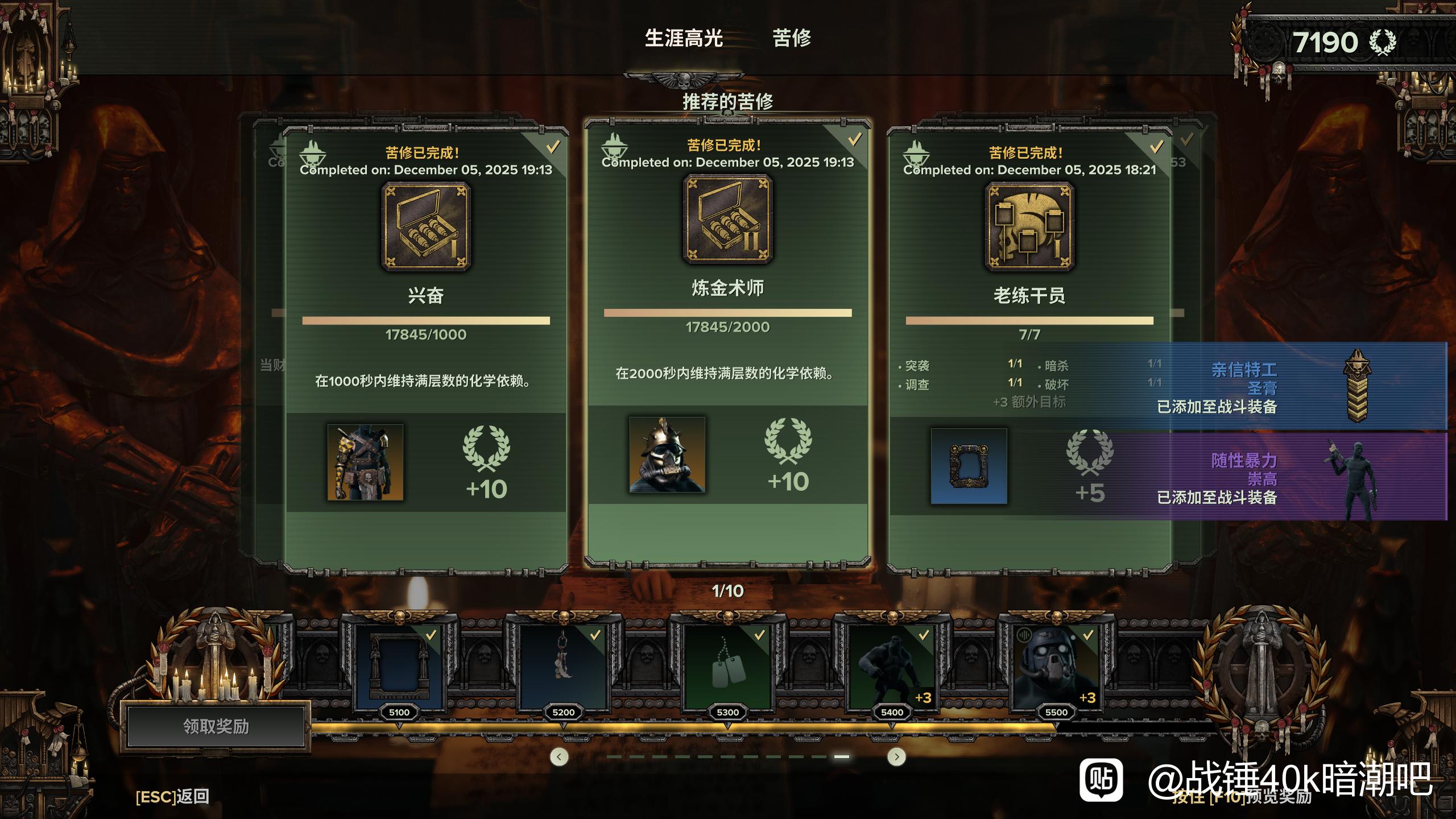Go to previous penance page arrow
The width and height of the screenshot is (1456, 819).
coord(559,756)
